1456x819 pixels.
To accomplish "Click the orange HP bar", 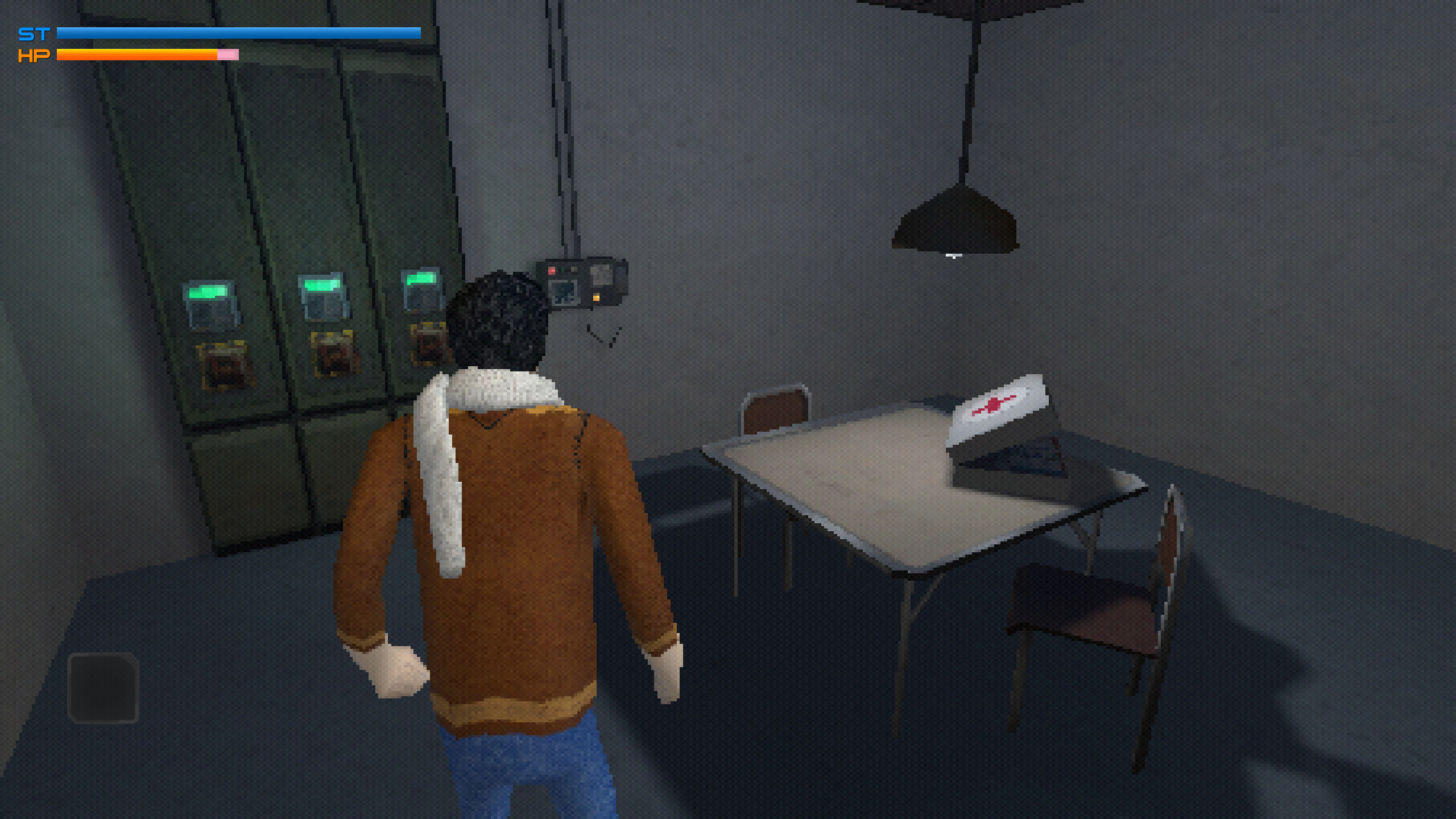I will pos(136,56).
